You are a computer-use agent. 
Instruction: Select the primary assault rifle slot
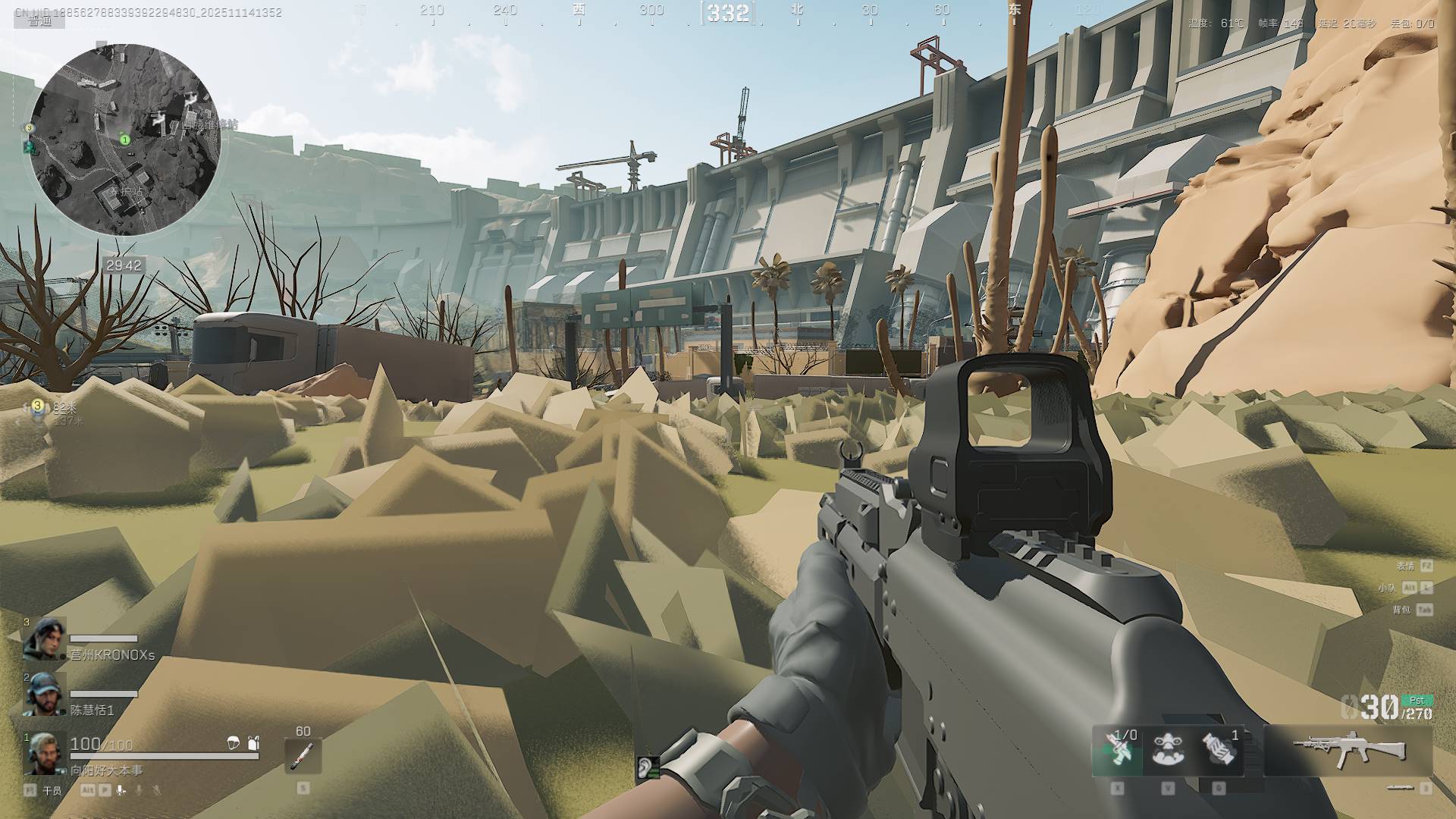click(1349, 750)
